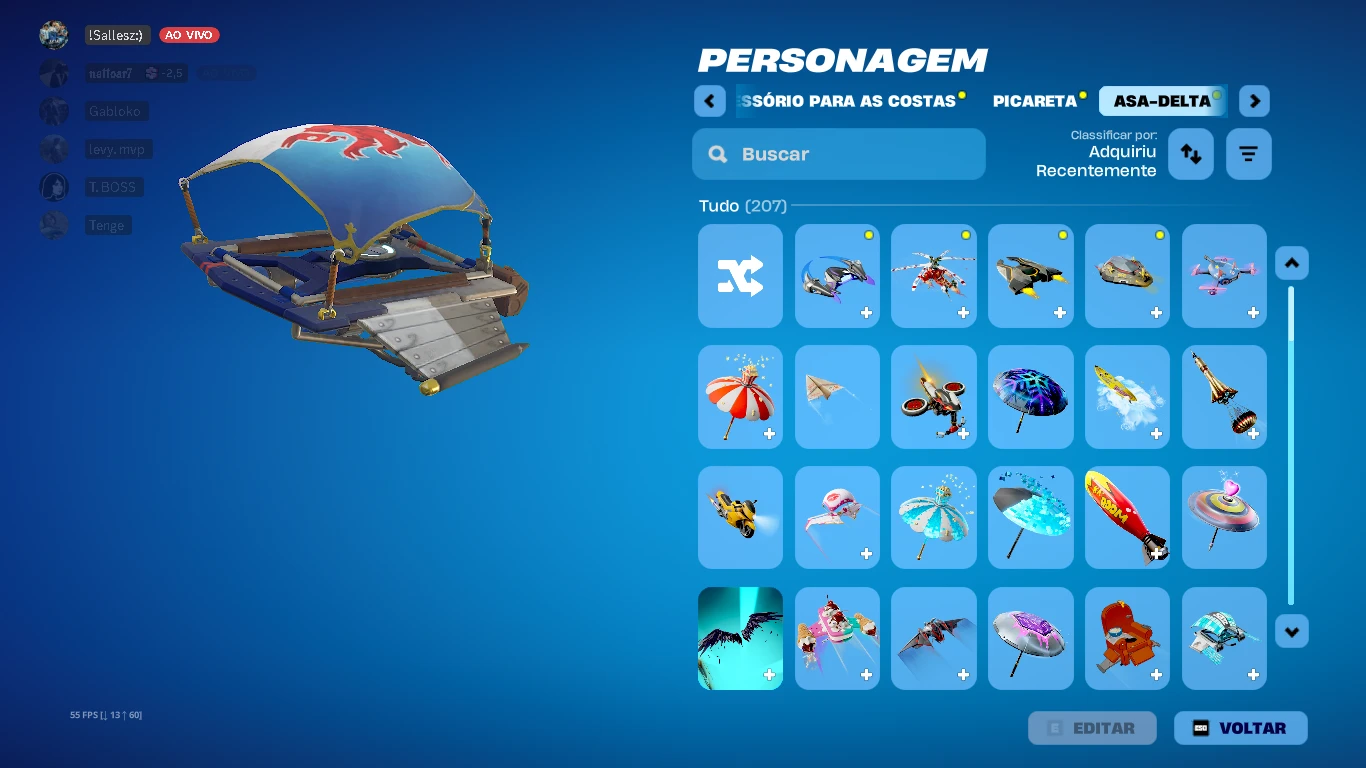This screenshot has height=768, width=1366.
Task: Click the Voltar back button
Action: (x=1240, y=728)
